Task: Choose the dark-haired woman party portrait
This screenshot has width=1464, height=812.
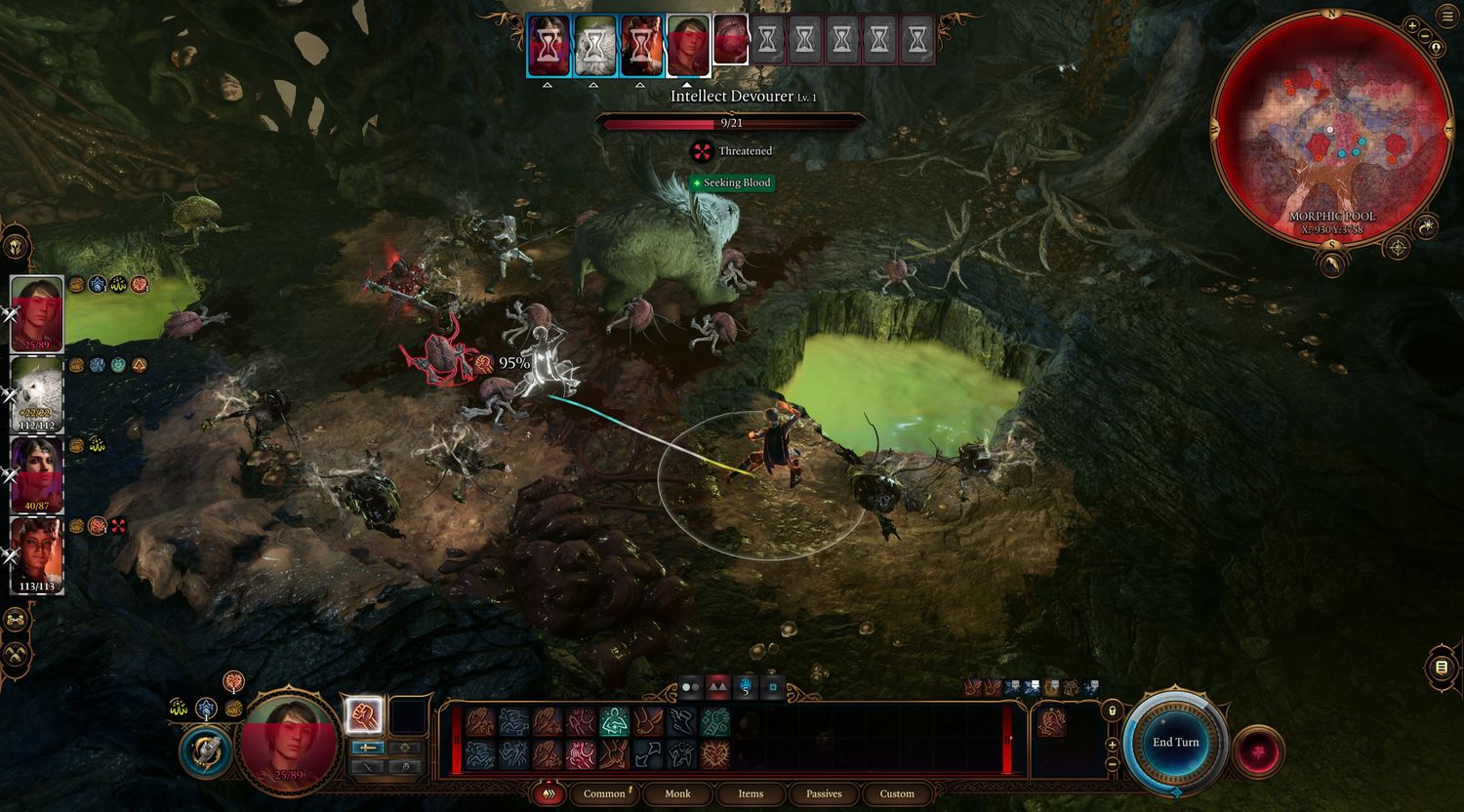Action: tap(37, 474)
